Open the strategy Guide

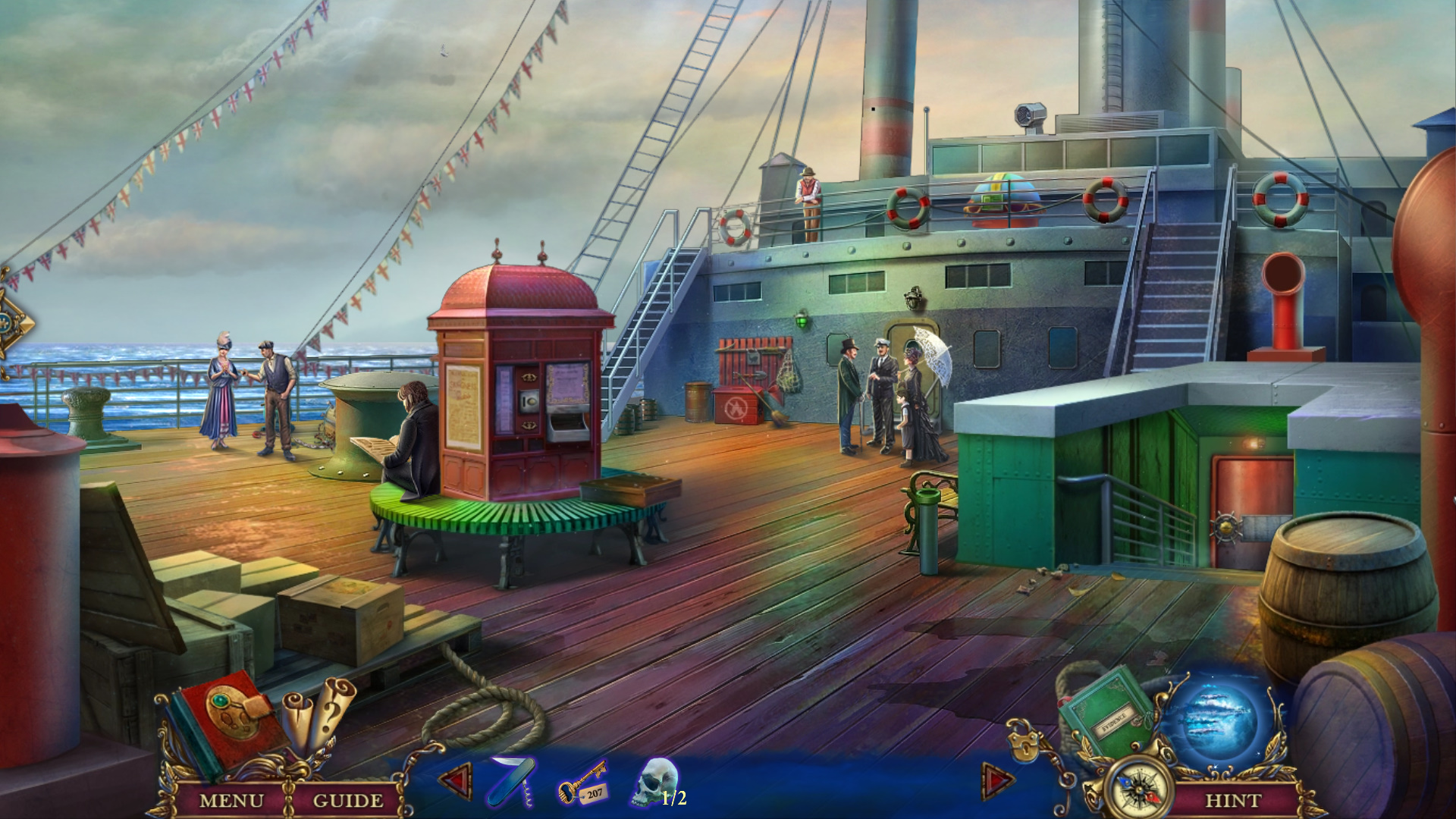[347, 800]
